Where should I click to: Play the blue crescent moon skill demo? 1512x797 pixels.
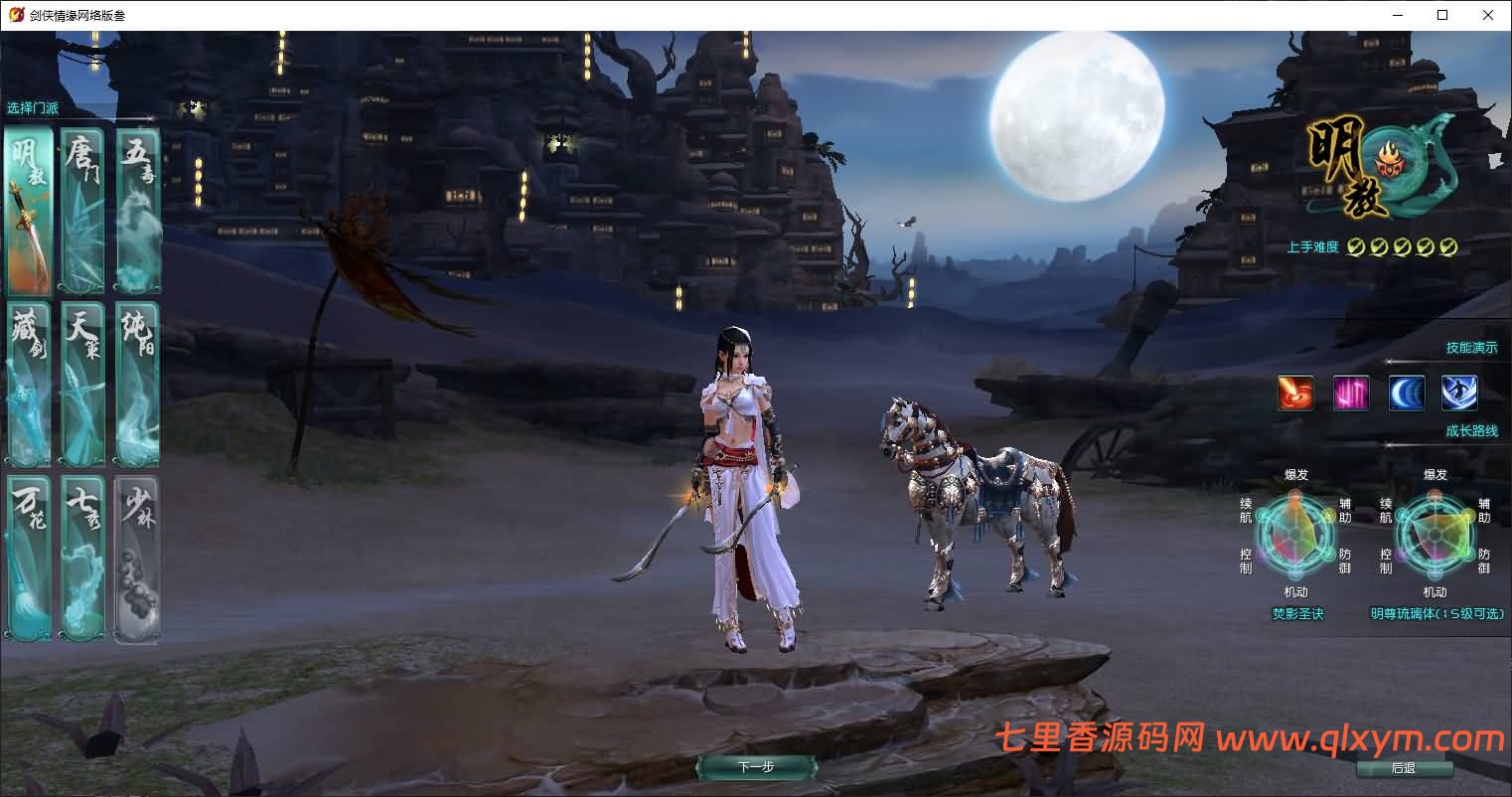1407,392
